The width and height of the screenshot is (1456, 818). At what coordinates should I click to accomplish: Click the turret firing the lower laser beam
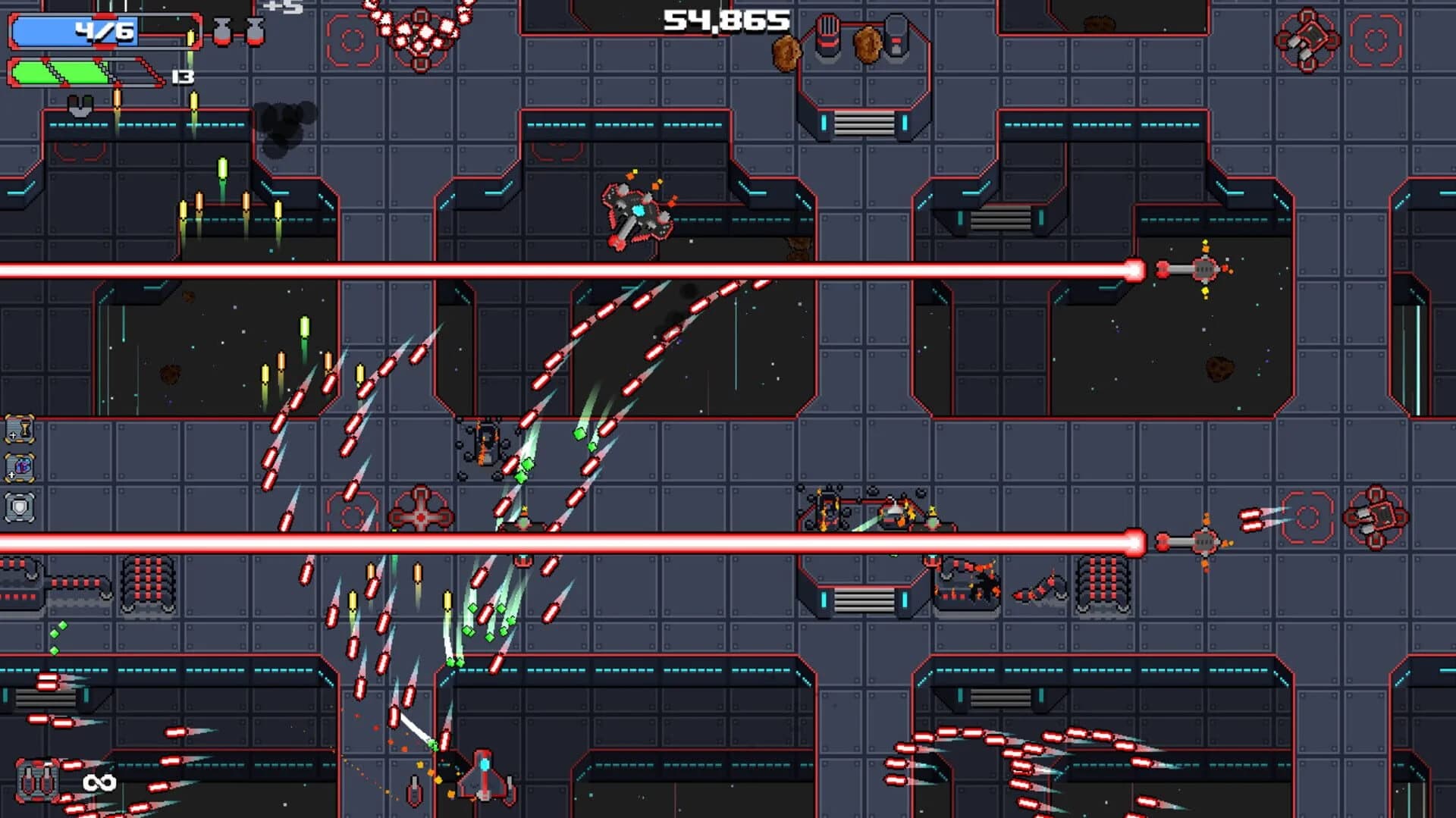click(1204, 541)
